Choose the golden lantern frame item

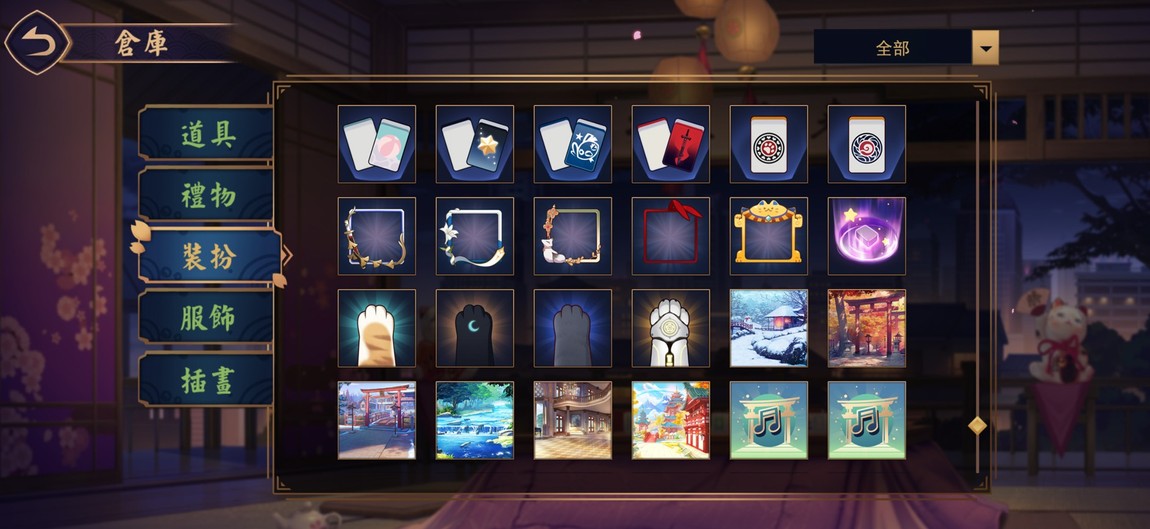point(769,236)
